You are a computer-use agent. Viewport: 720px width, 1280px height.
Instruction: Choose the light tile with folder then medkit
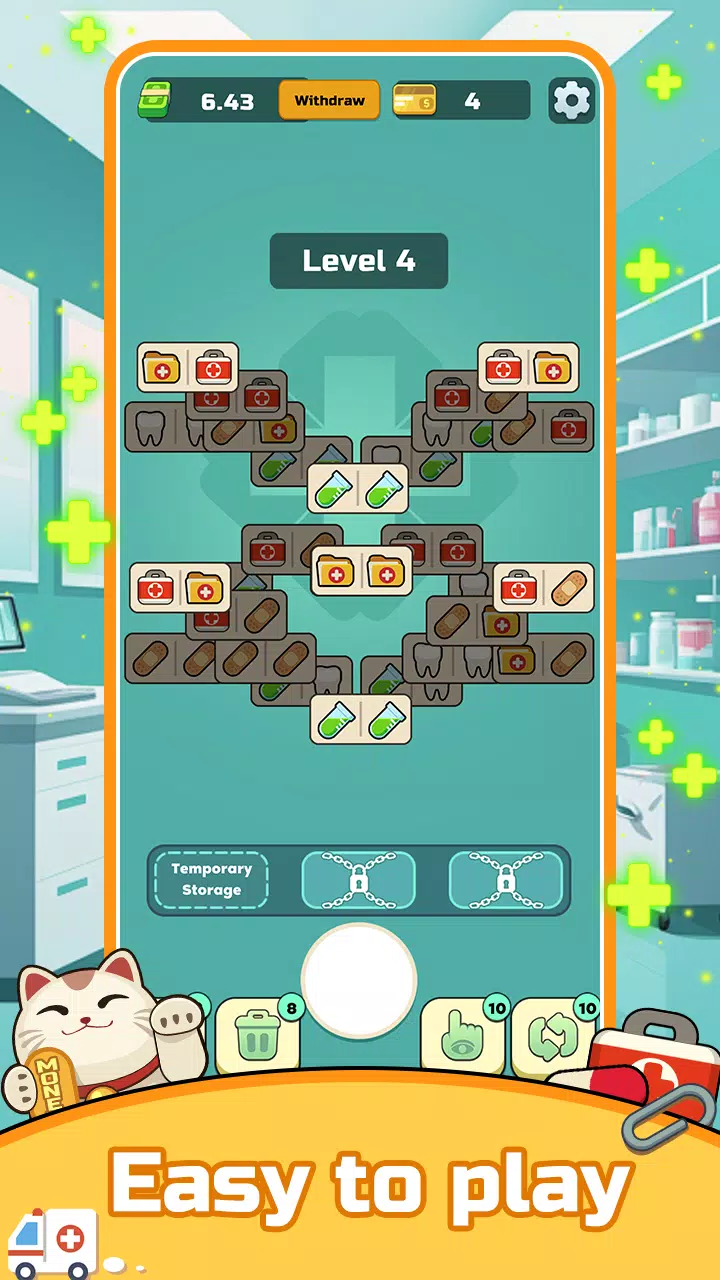(x=188, y=368)
